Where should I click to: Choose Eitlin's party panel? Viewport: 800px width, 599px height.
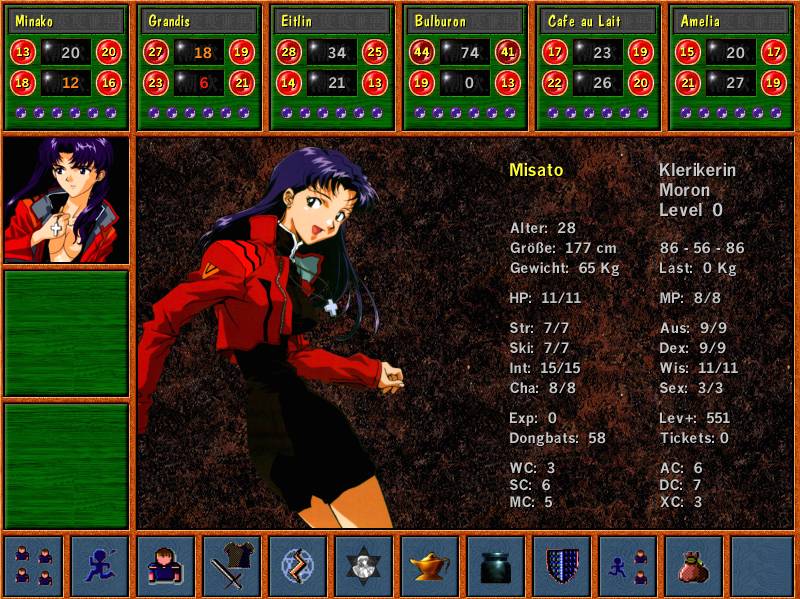tap(333, 67)
